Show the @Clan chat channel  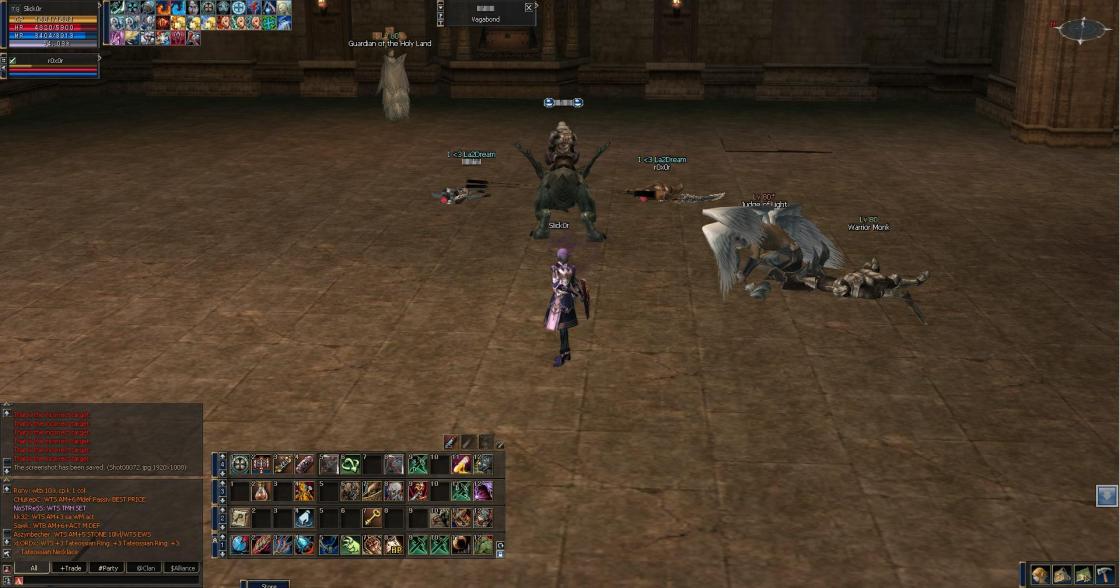144,568
